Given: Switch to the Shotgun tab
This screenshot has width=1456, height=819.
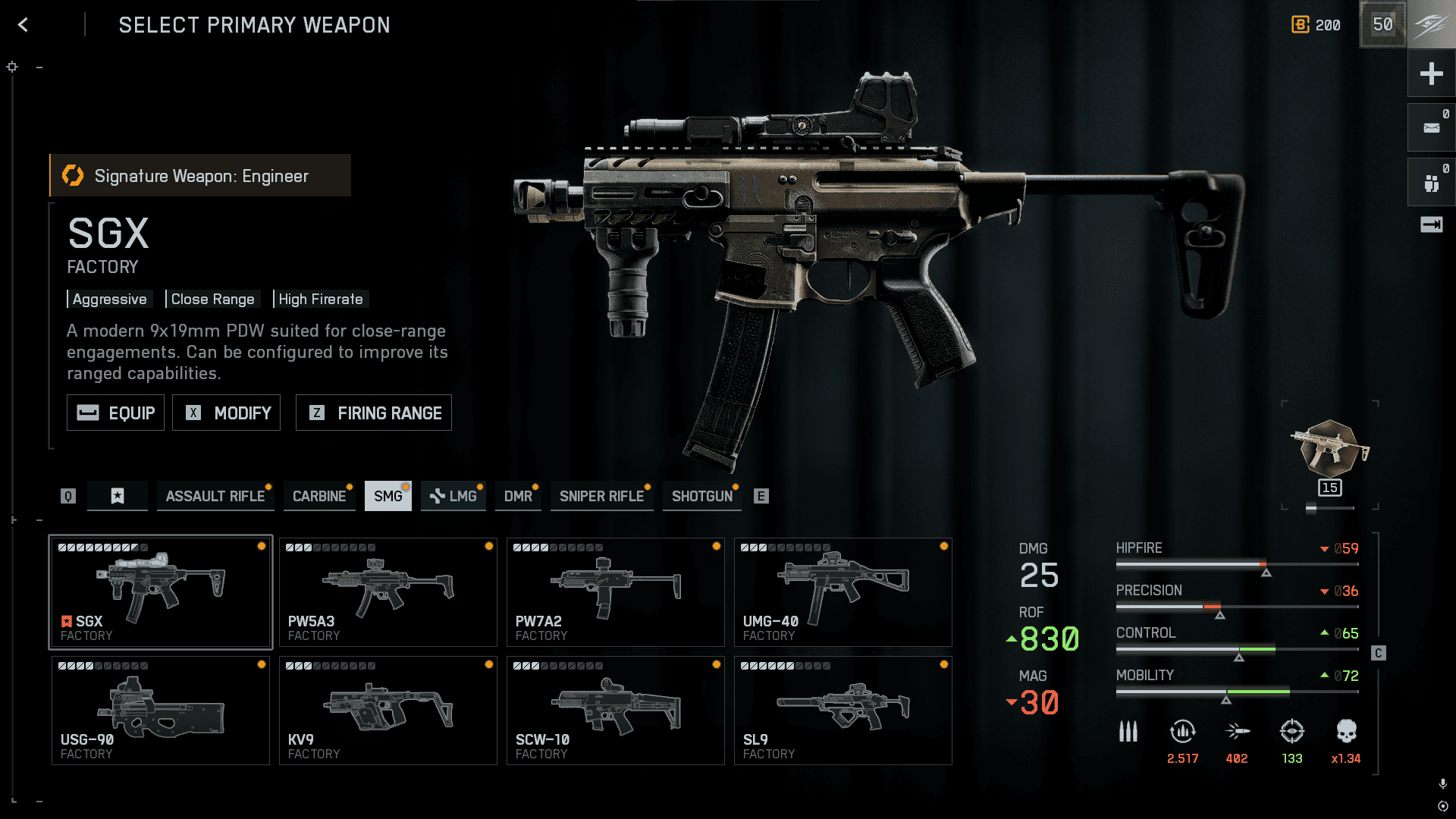Looking at the screenshot, I should coord(701,496).
